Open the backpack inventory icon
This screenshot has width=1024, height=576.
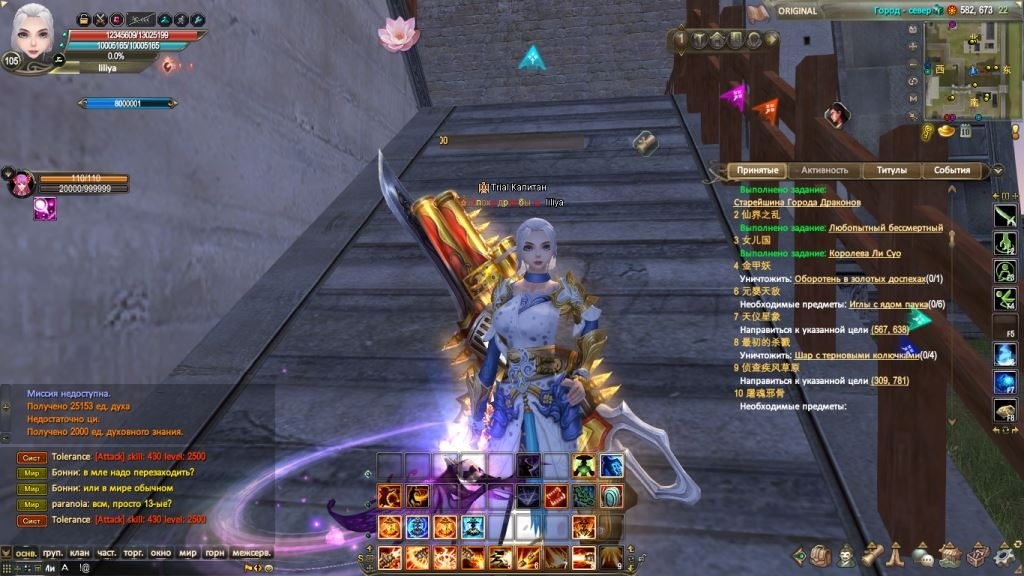(x=821, y=554)
